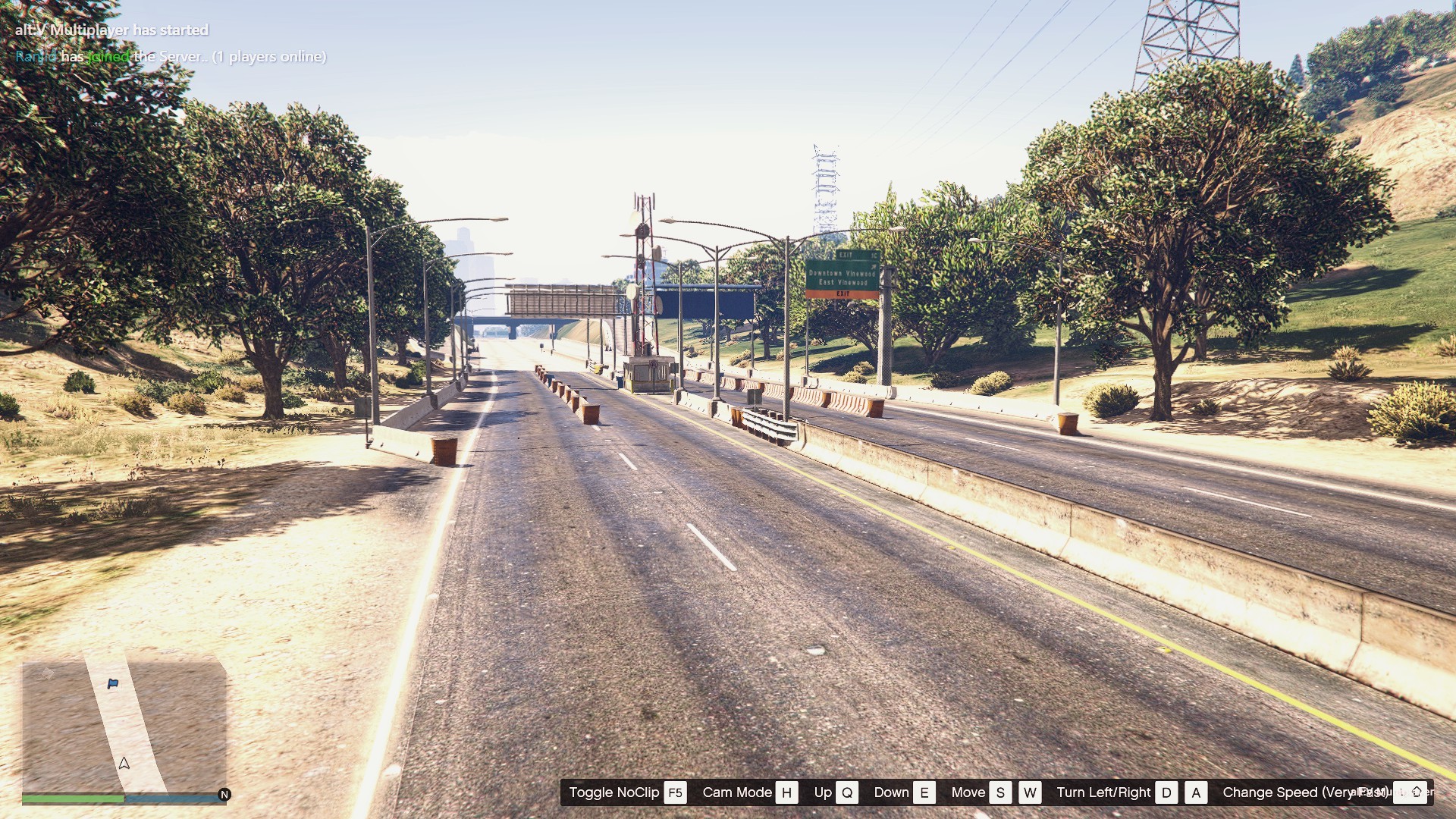Screen dimensions: 1456x819
Task: Click the joined-server chat message
Action: coord(171,56)
